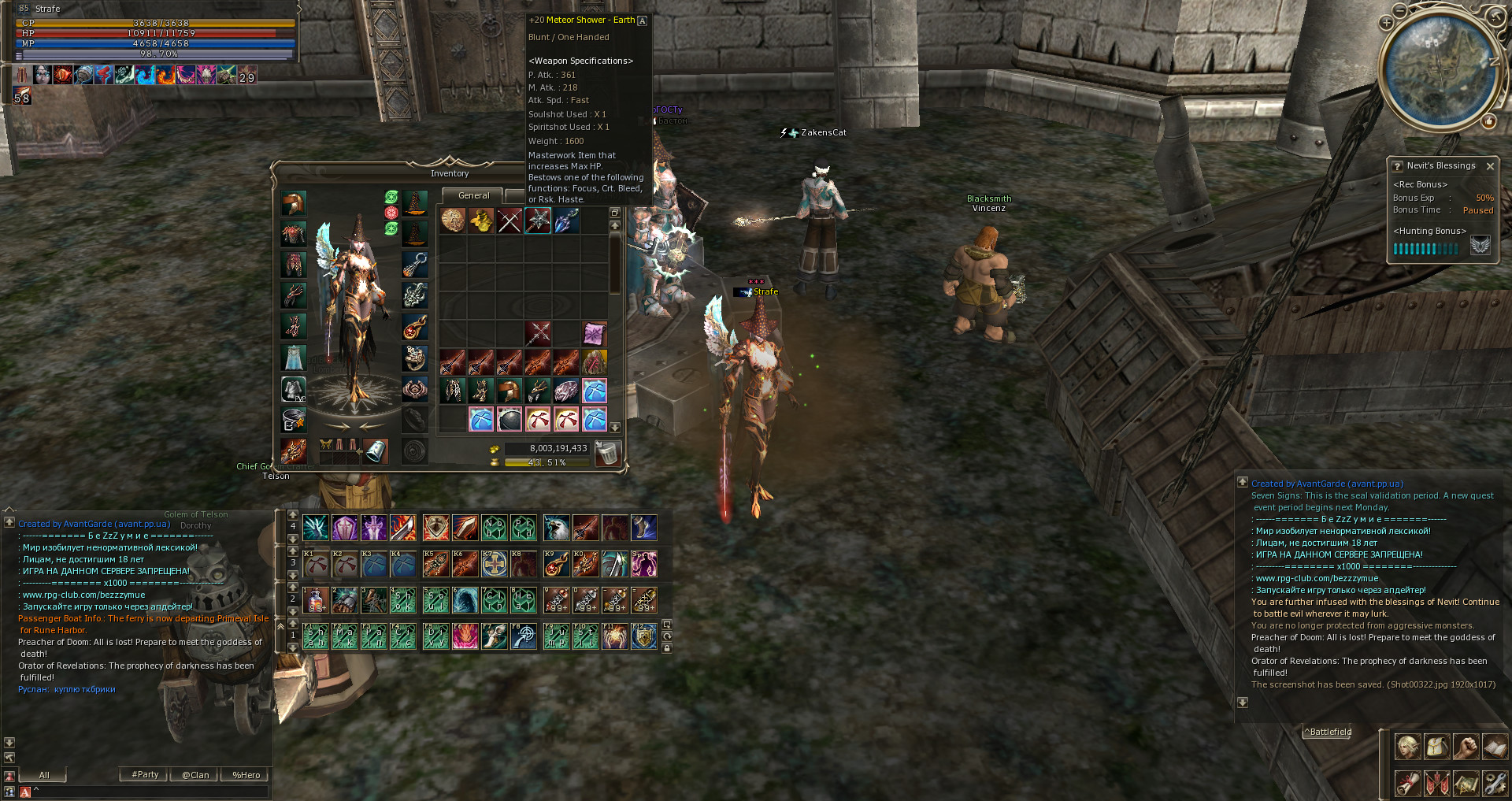
Task: Click the Battlefield label button
Action: point(1330,732)
